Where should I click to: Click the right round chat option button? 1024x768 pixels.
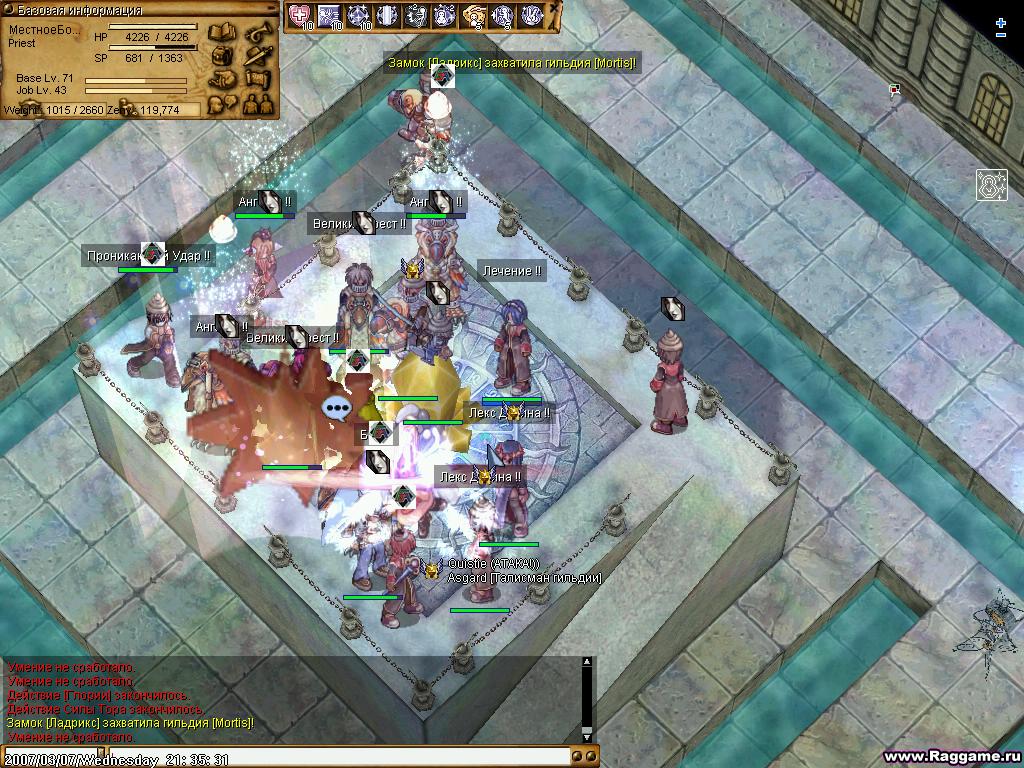pos(592,759)
